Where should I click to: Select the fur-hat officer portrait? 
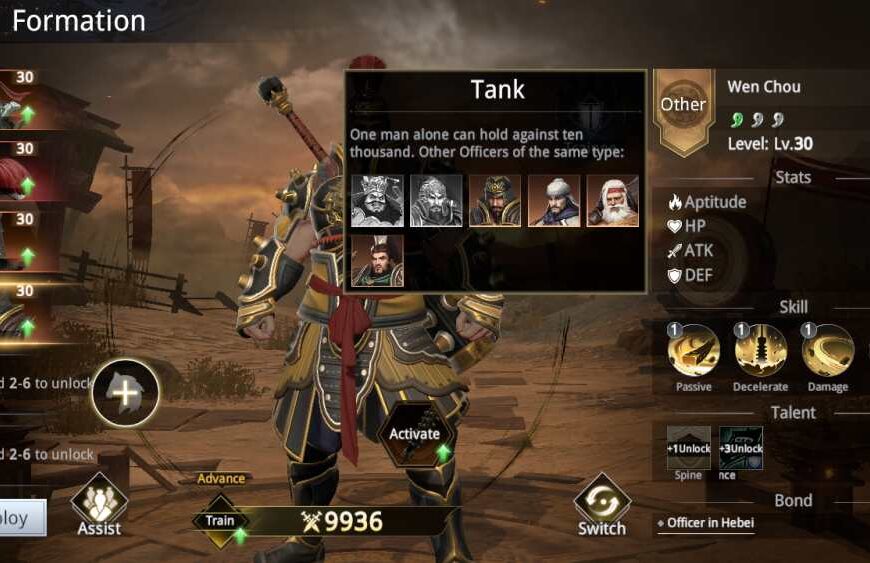coord(554,201)
